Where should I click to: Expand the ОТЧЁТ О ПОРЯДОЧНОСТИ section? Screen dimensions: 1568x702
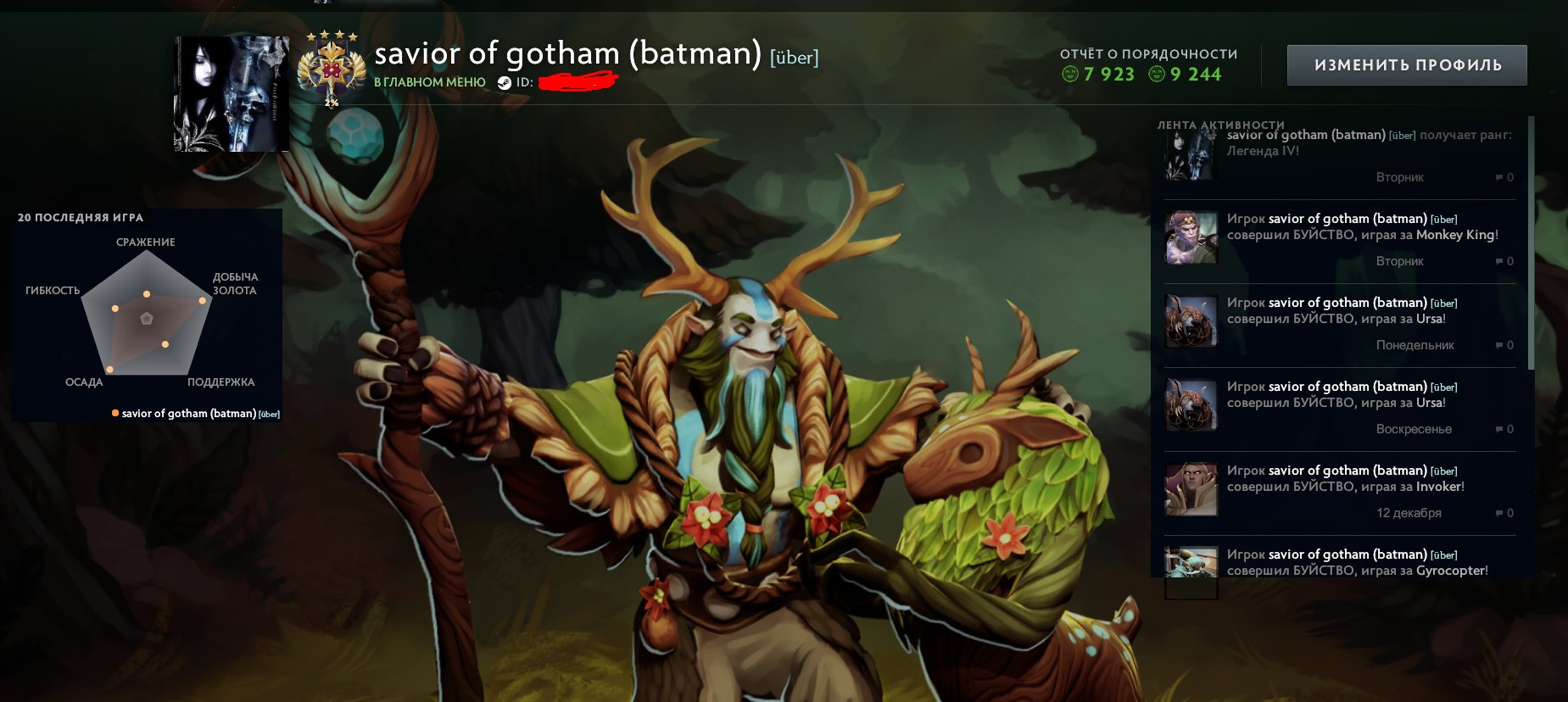tap(1149, 53)
